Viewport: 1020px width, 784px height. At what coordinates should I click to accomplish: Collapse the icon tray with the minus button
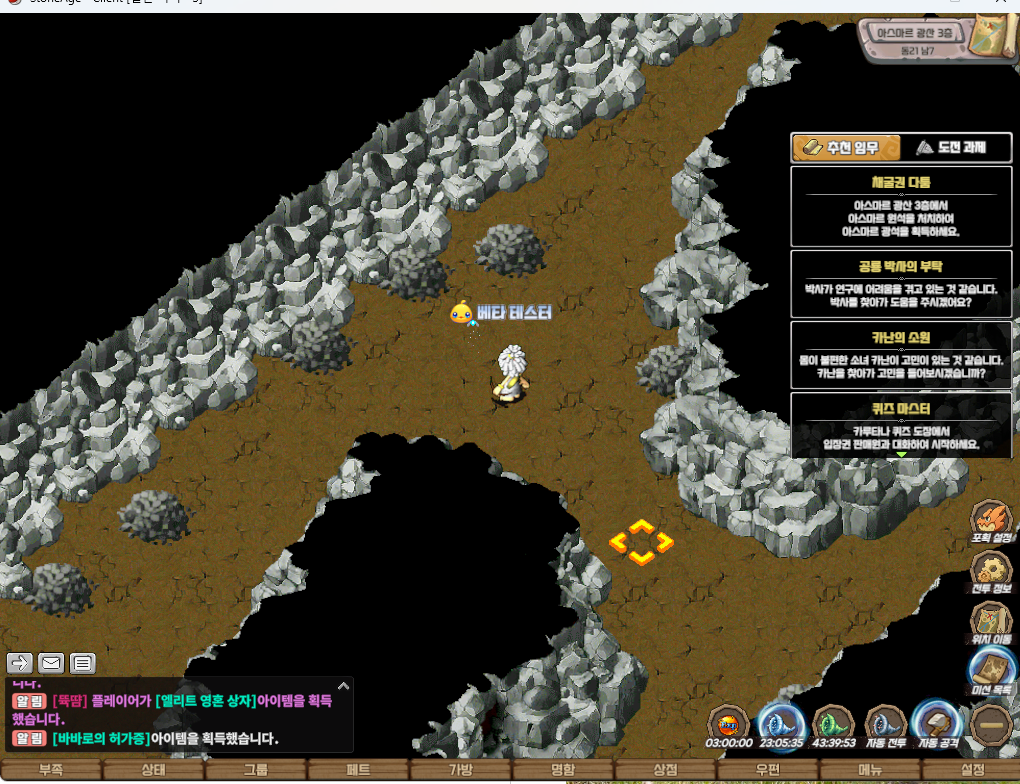click(x=992, y=725)
